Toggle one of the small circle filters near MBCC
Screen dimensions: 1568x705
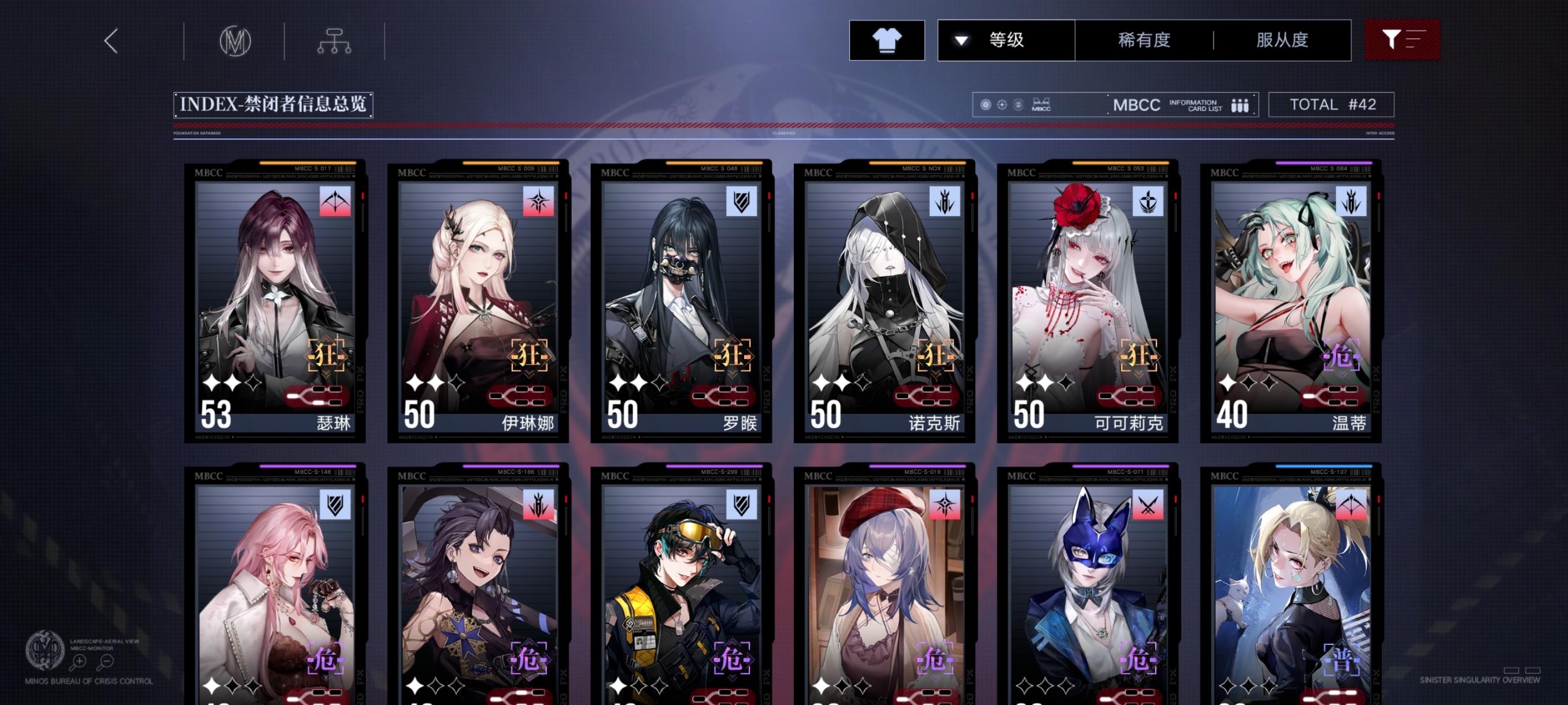tap(986, 105)
